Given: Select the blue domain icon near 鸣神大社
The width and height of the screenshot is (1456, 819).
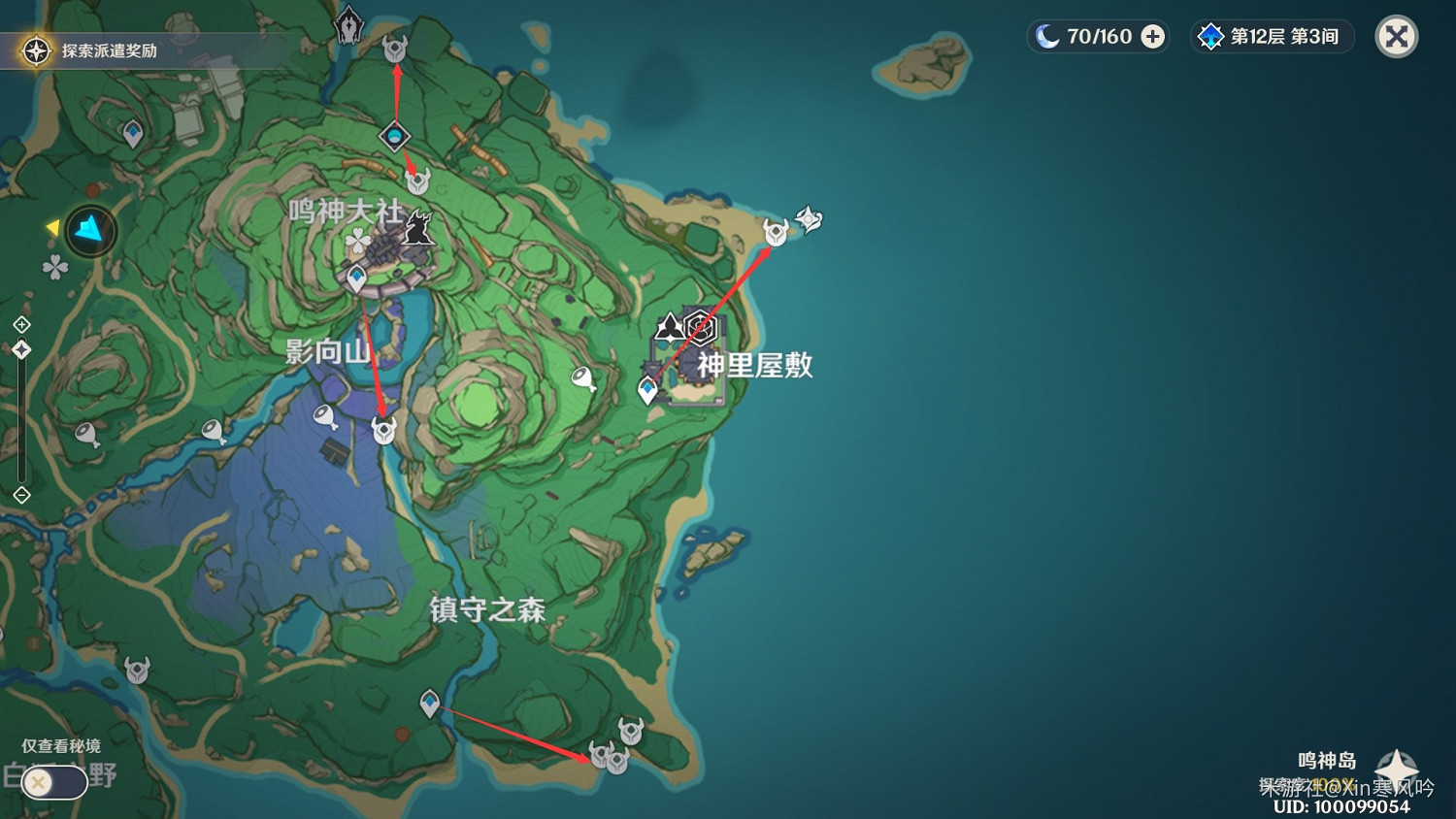Looking at the screenshot, I should (x=393, y=137).
